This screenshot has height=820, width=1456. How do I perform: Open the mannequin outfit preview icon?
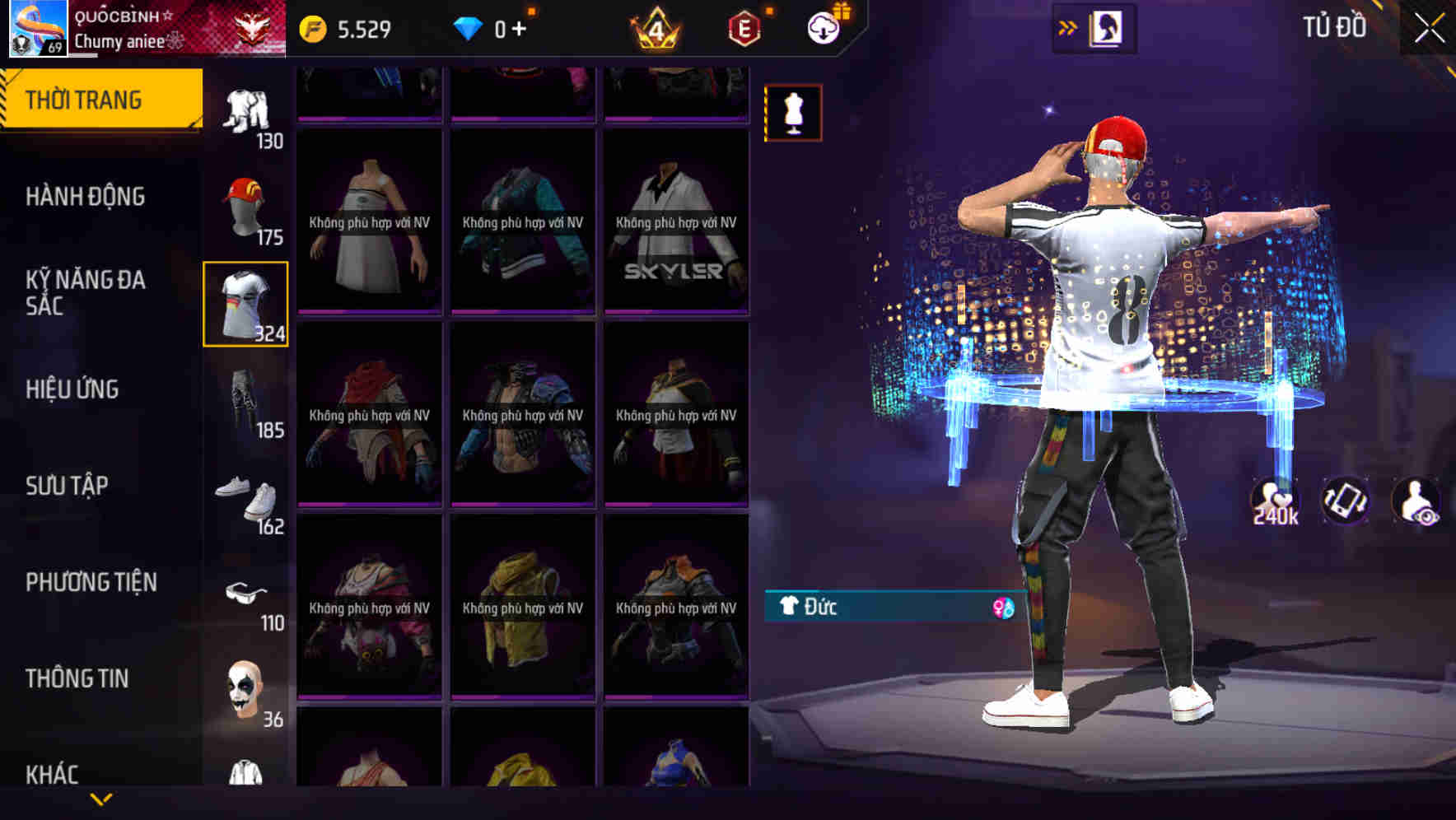(x=792, y=112)
